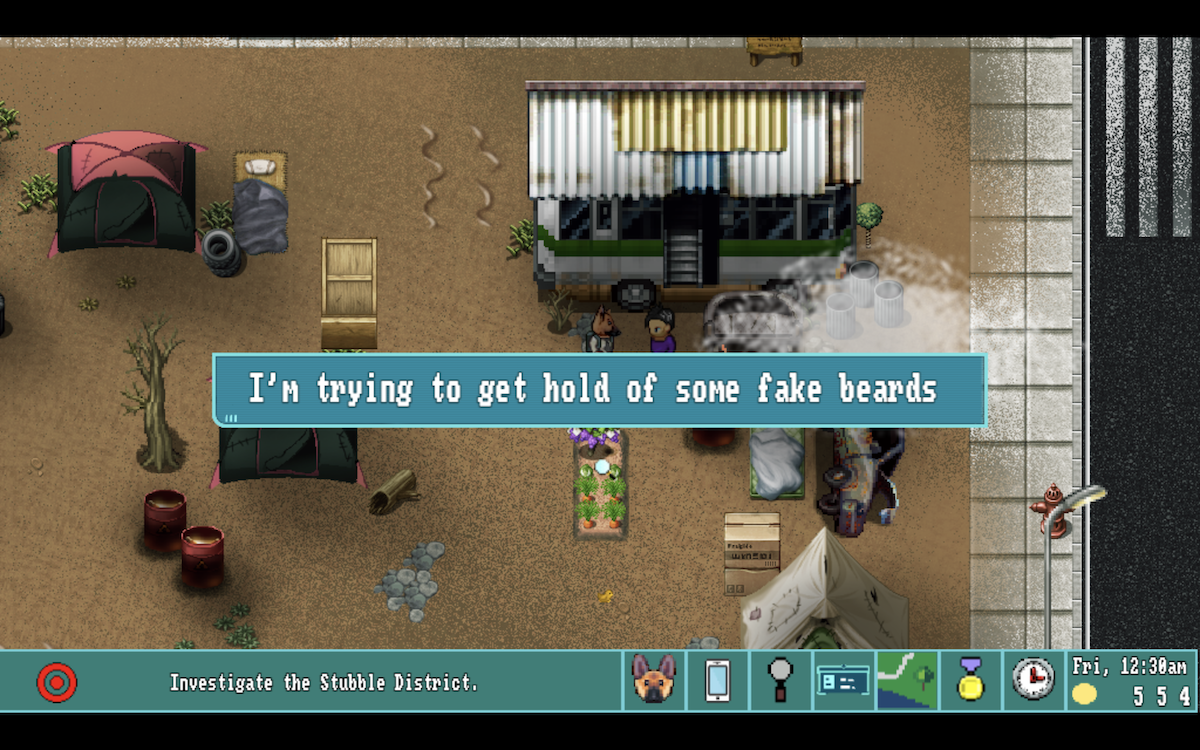The width and height of the screenshot is (1200, 750).
Task: Open the city map icon
Action: tap(907, 681)
